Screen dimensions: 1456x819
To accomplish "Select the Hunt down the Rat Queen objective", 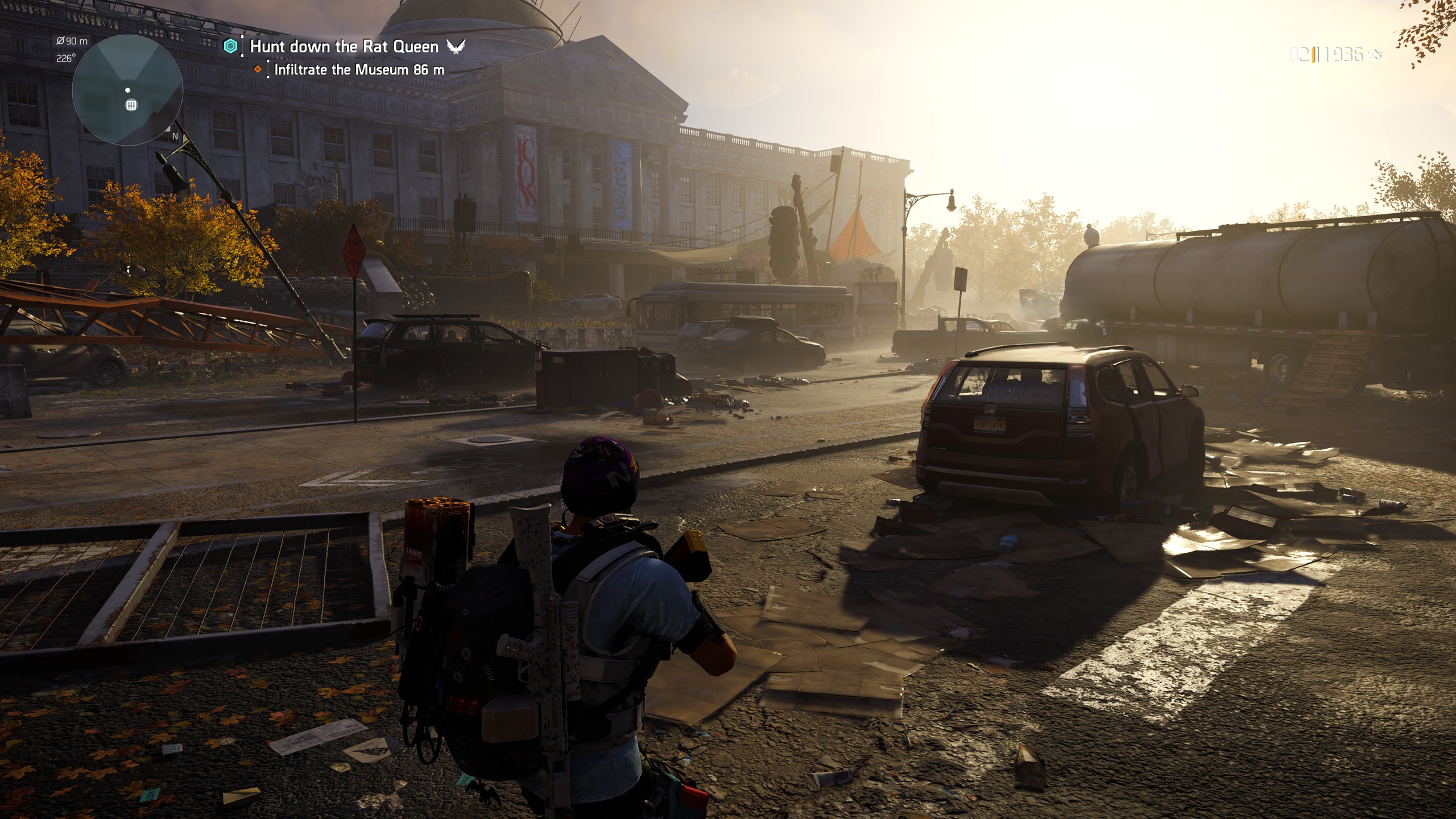I will (x=344, y=47).
